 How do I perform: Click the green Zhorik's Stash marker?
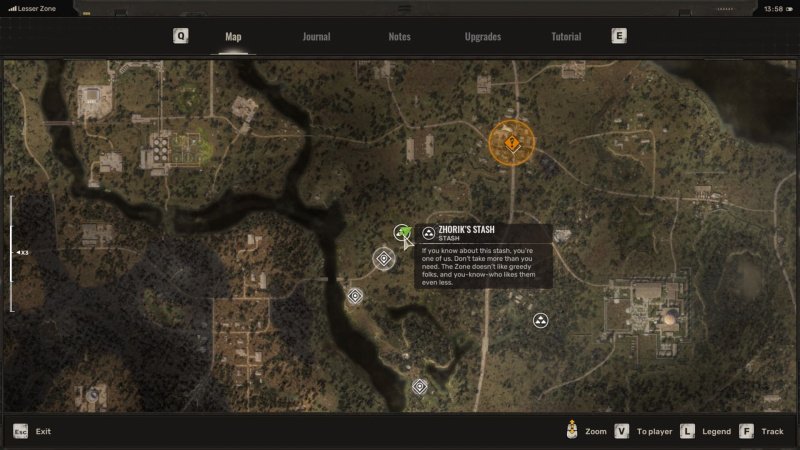(x=403, y=234)
